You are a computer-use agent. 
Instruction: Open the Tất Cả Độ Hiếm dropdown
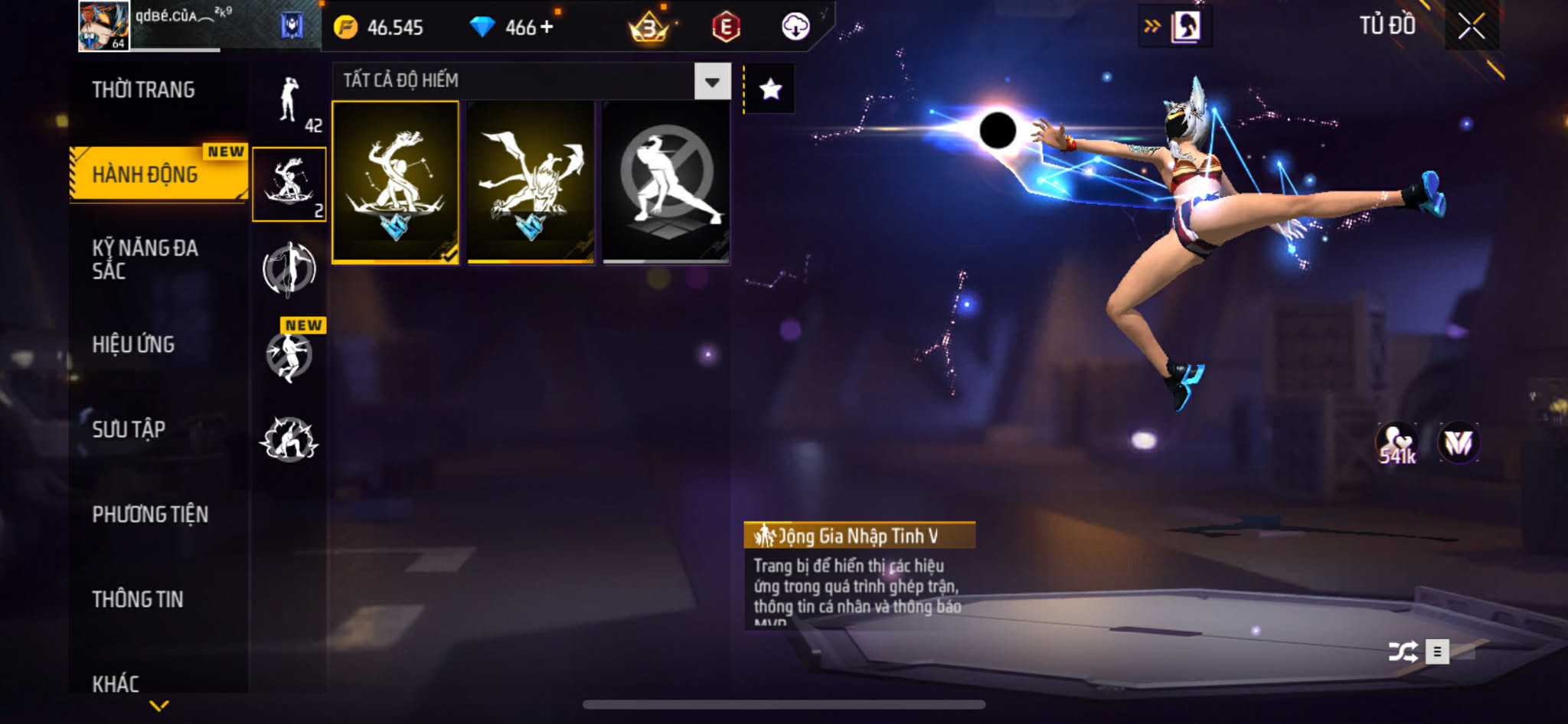click(x=712, y=81)
